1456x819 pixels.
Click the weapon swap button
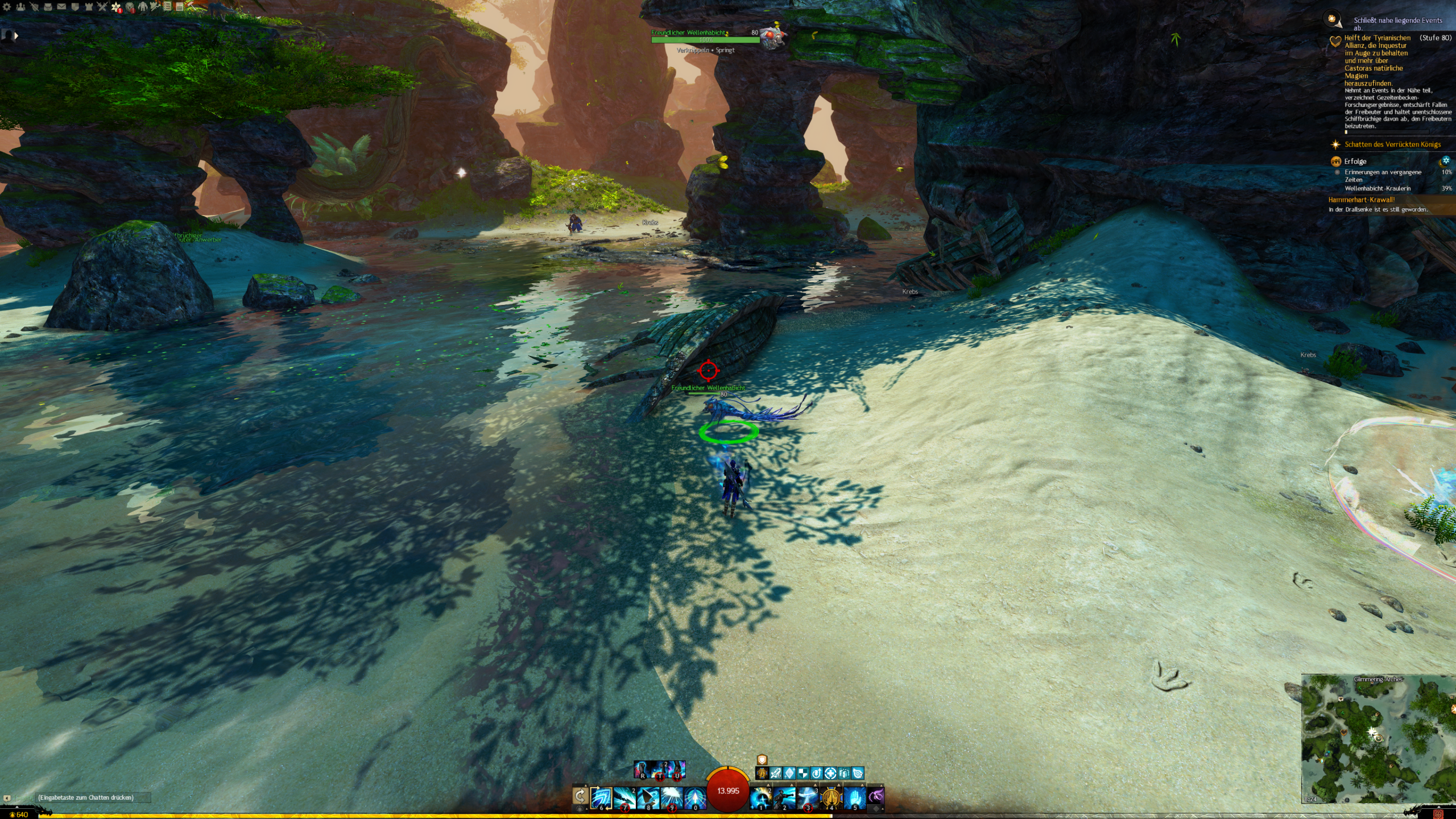point(580,796)
